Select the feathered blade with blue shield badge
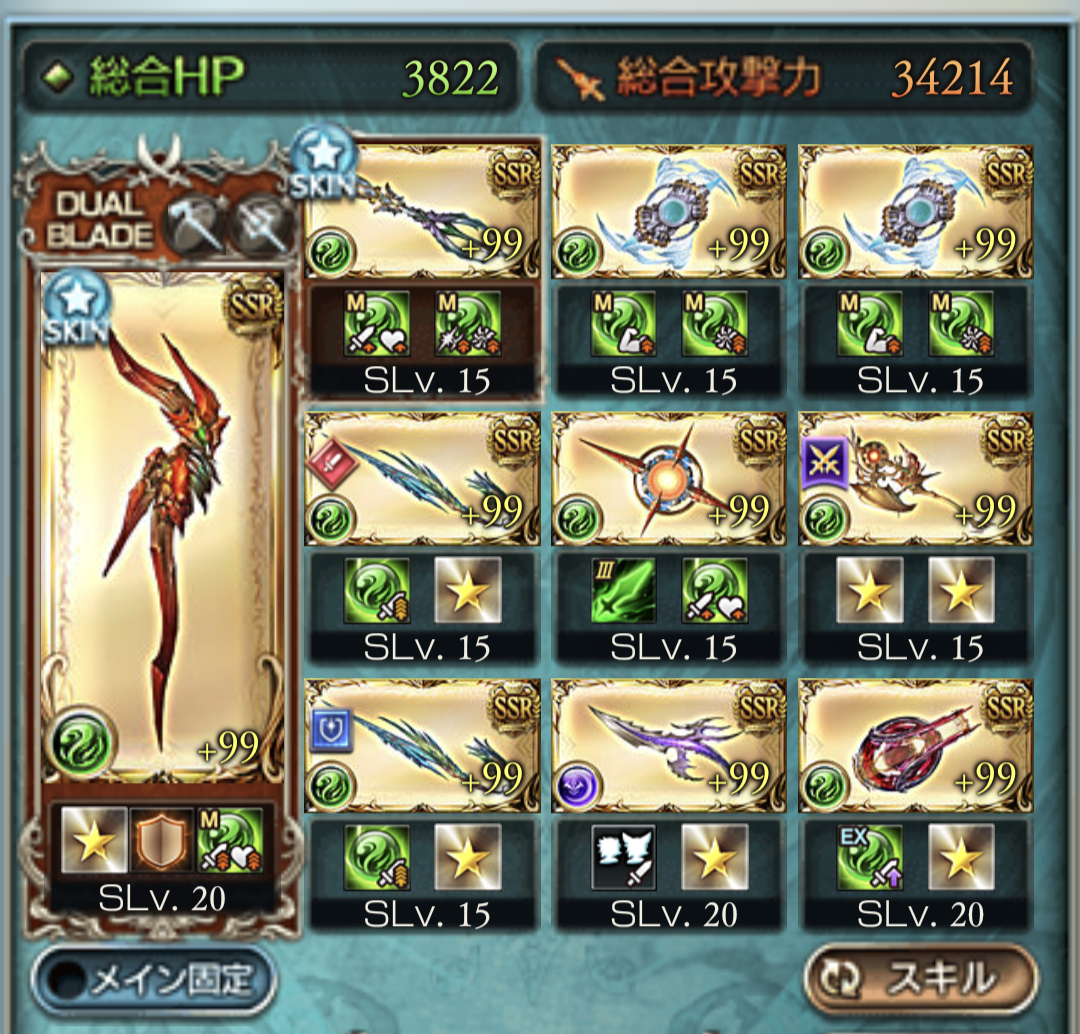The image size is (1080, 1034). (x=422, y=743)
